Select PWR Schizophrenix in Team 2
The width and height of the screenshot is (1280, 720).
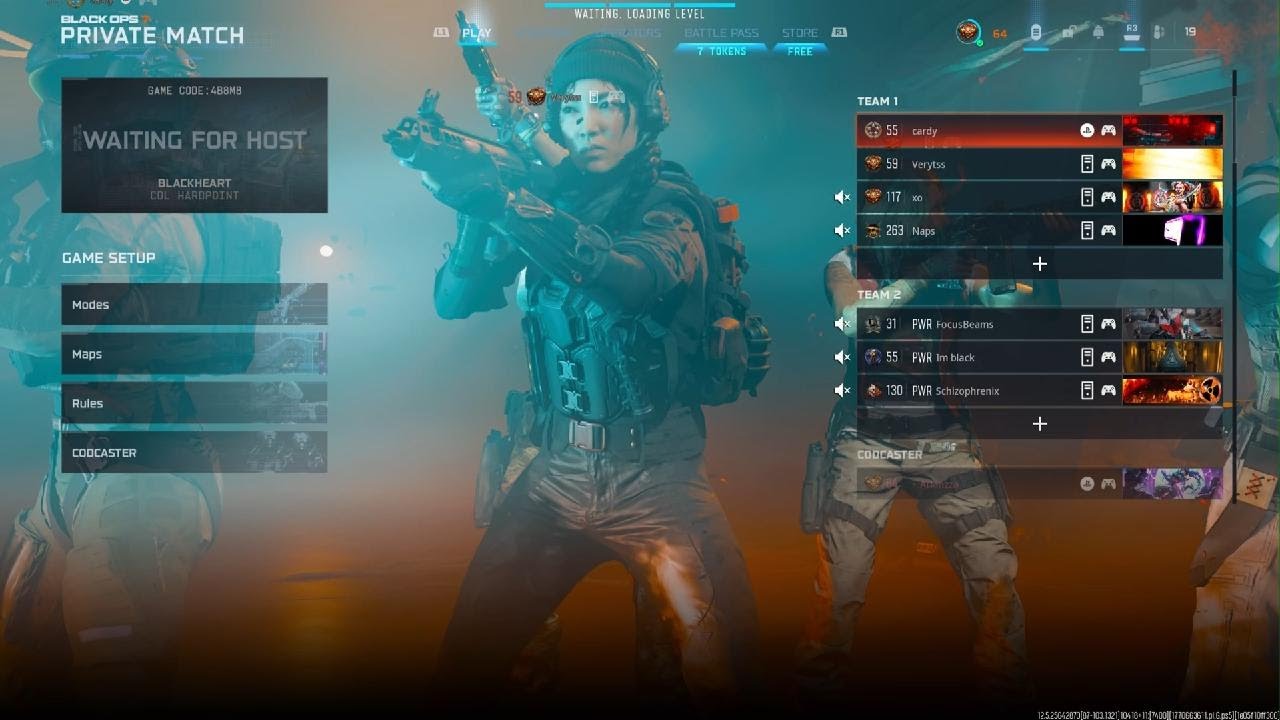click(x=980, y=391)
